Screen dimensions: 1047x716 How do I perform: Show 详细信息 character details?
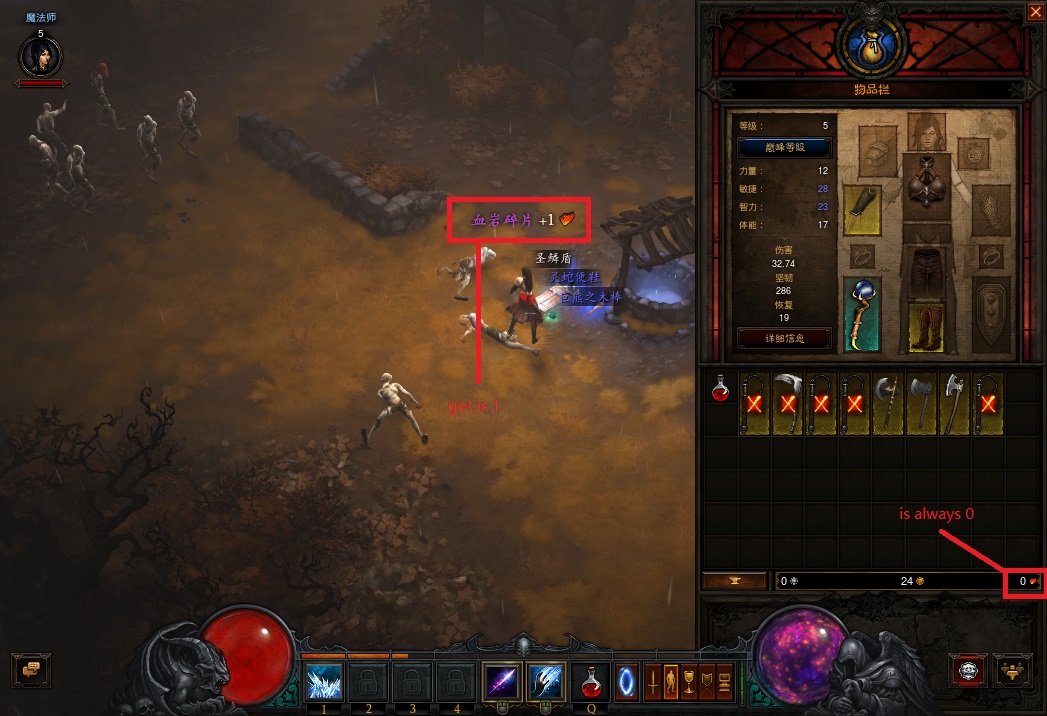point(784,338)
